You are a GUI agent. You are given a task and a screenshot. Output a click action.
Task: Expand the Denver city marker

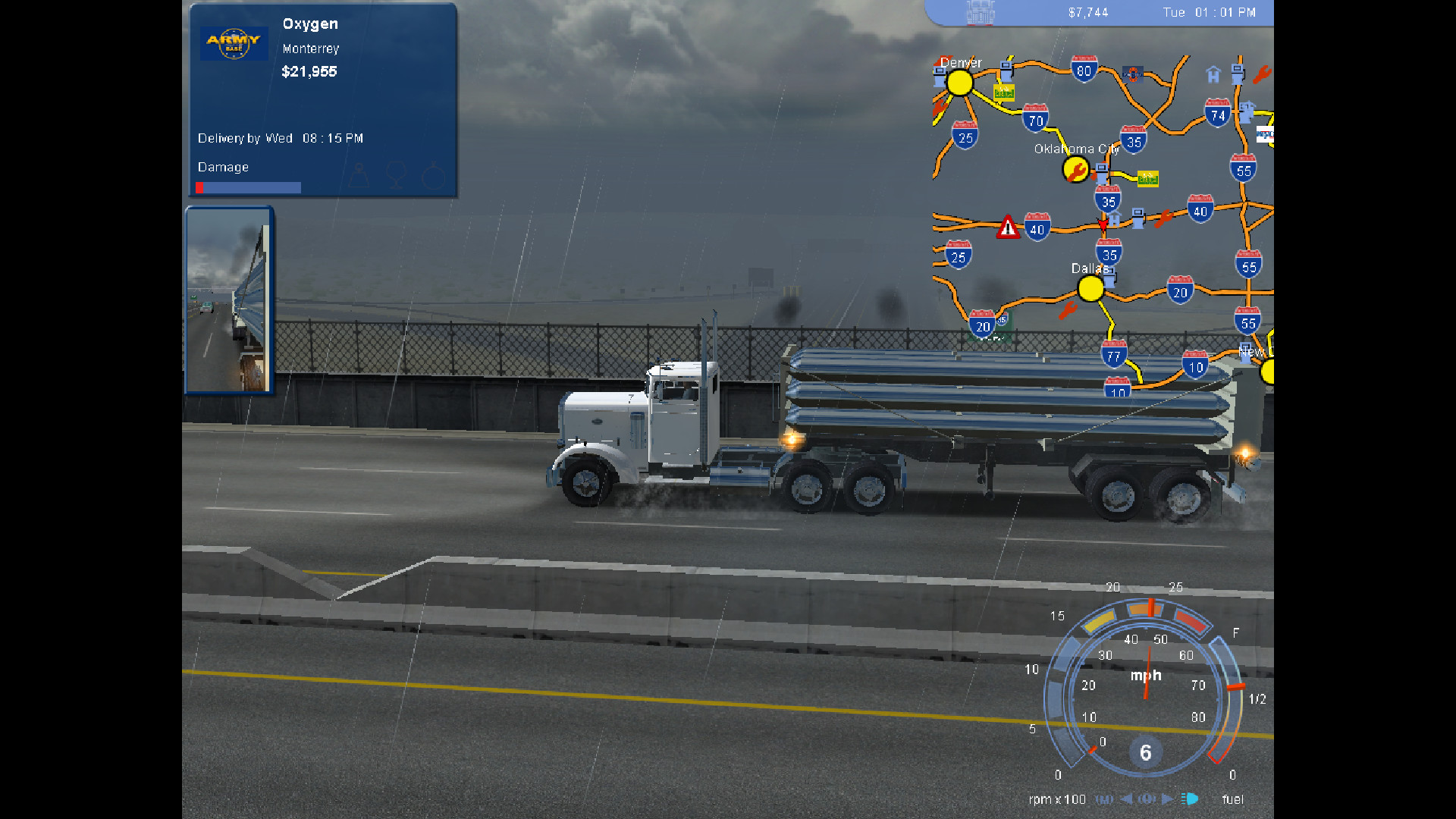coord(960,82)
